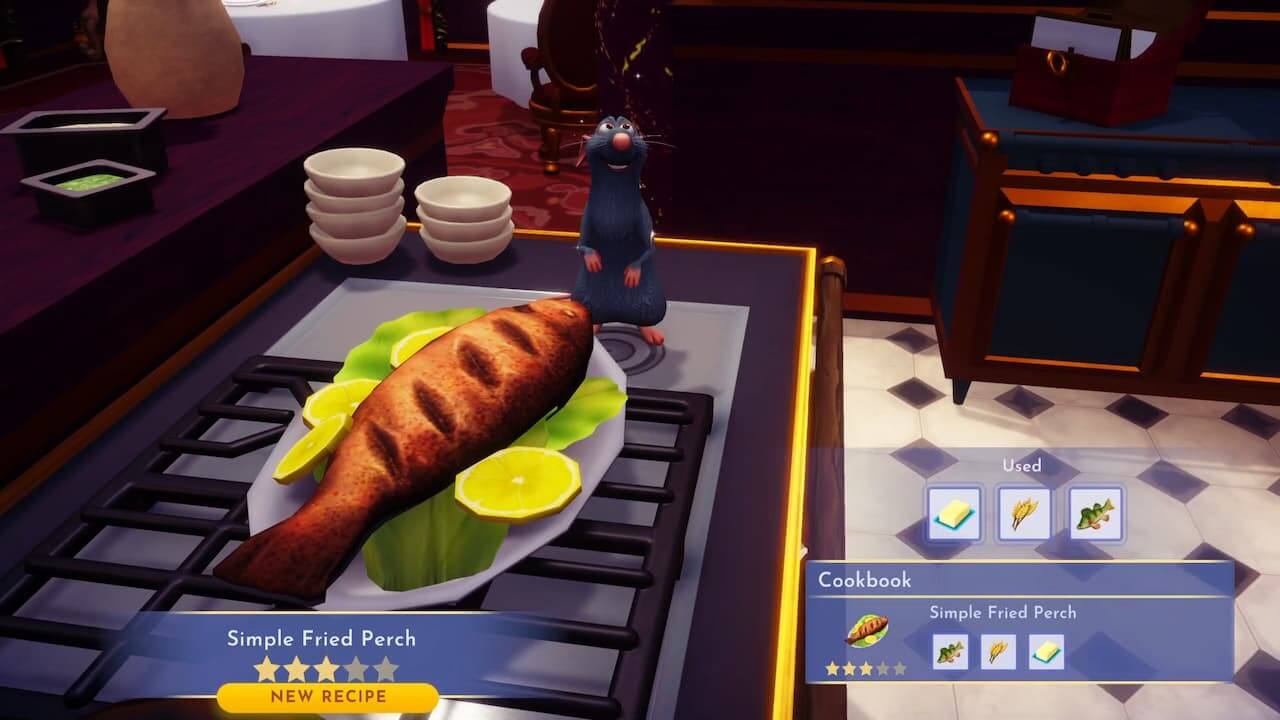Click the wheat ingredient icon in the Cookbook entry

[x=997, y=652]
